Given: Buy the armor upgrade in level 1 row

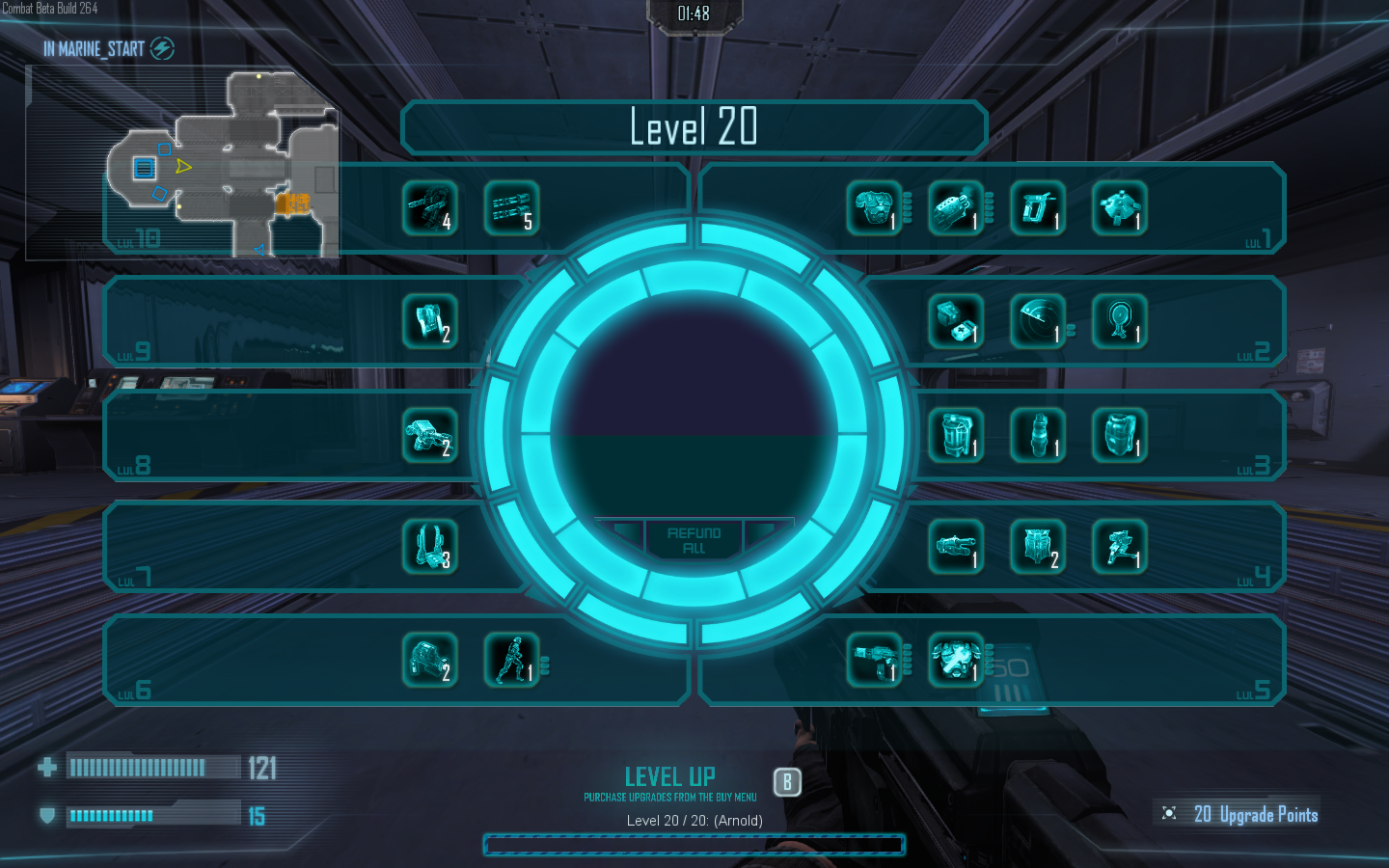Looking at the screenshot, I should (874, 208).
